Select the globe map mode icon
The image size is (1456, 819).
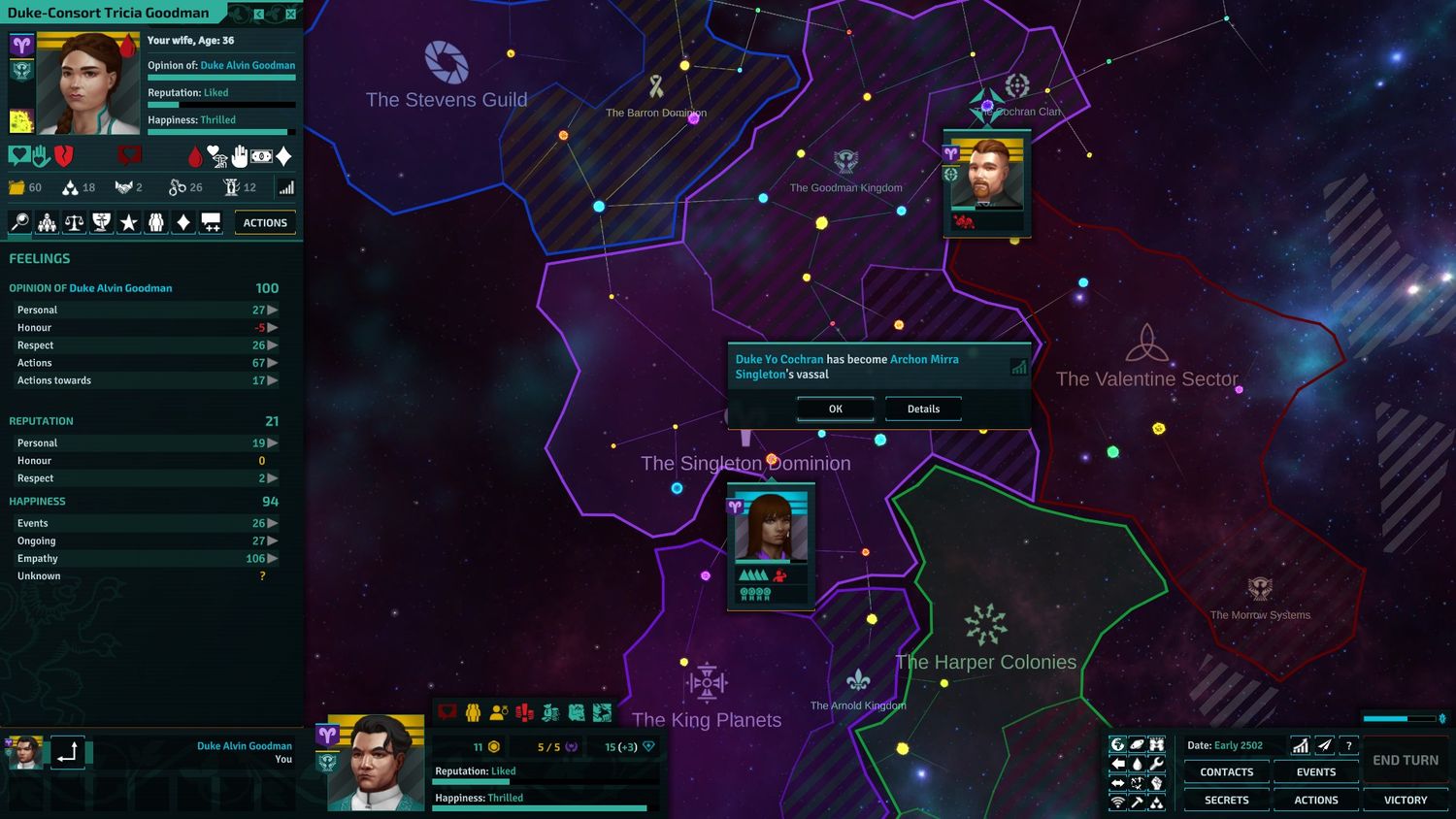click(1117, 745)
